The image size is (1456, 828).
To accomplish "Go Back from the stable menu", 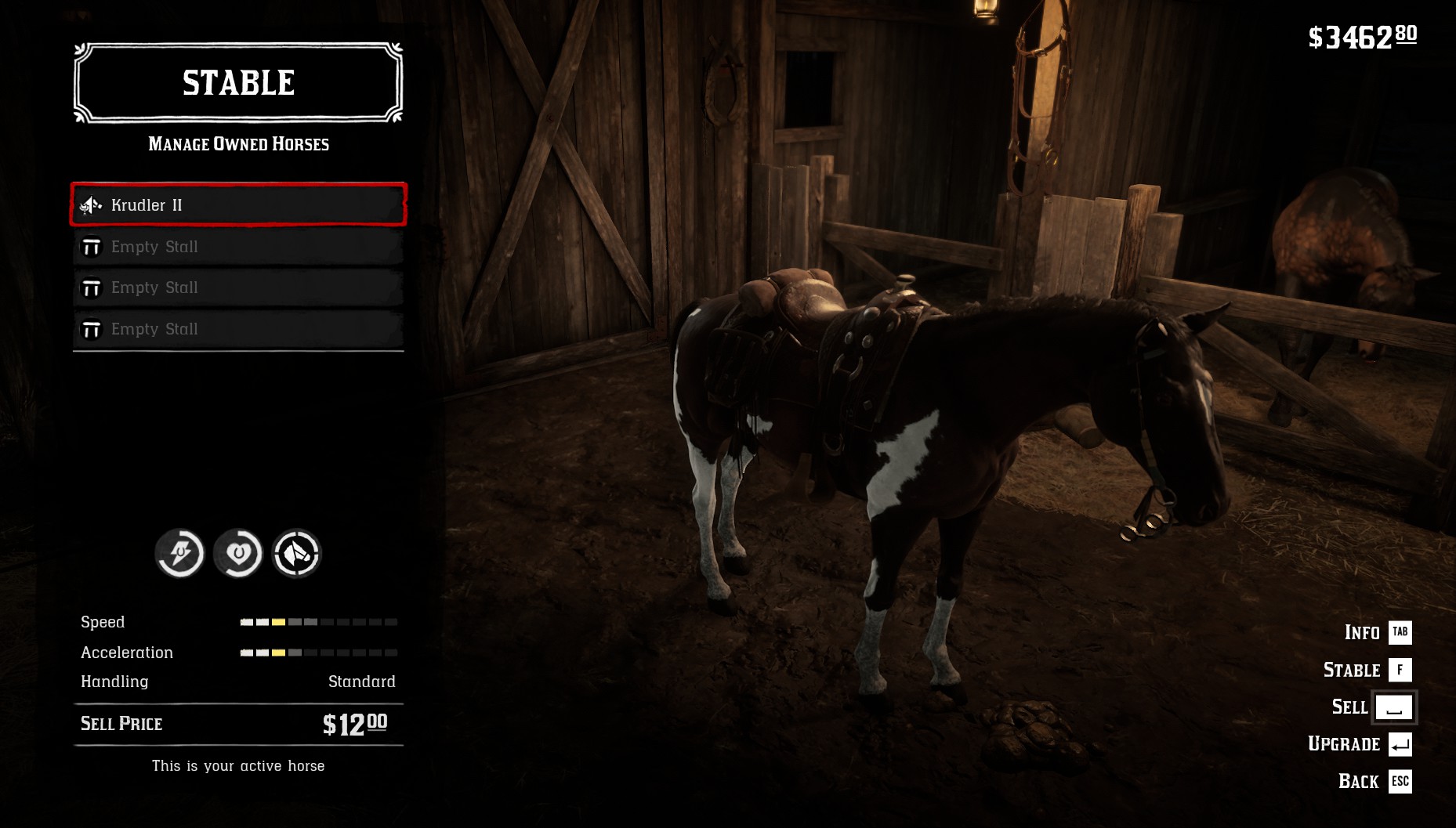I will 1374,781.
